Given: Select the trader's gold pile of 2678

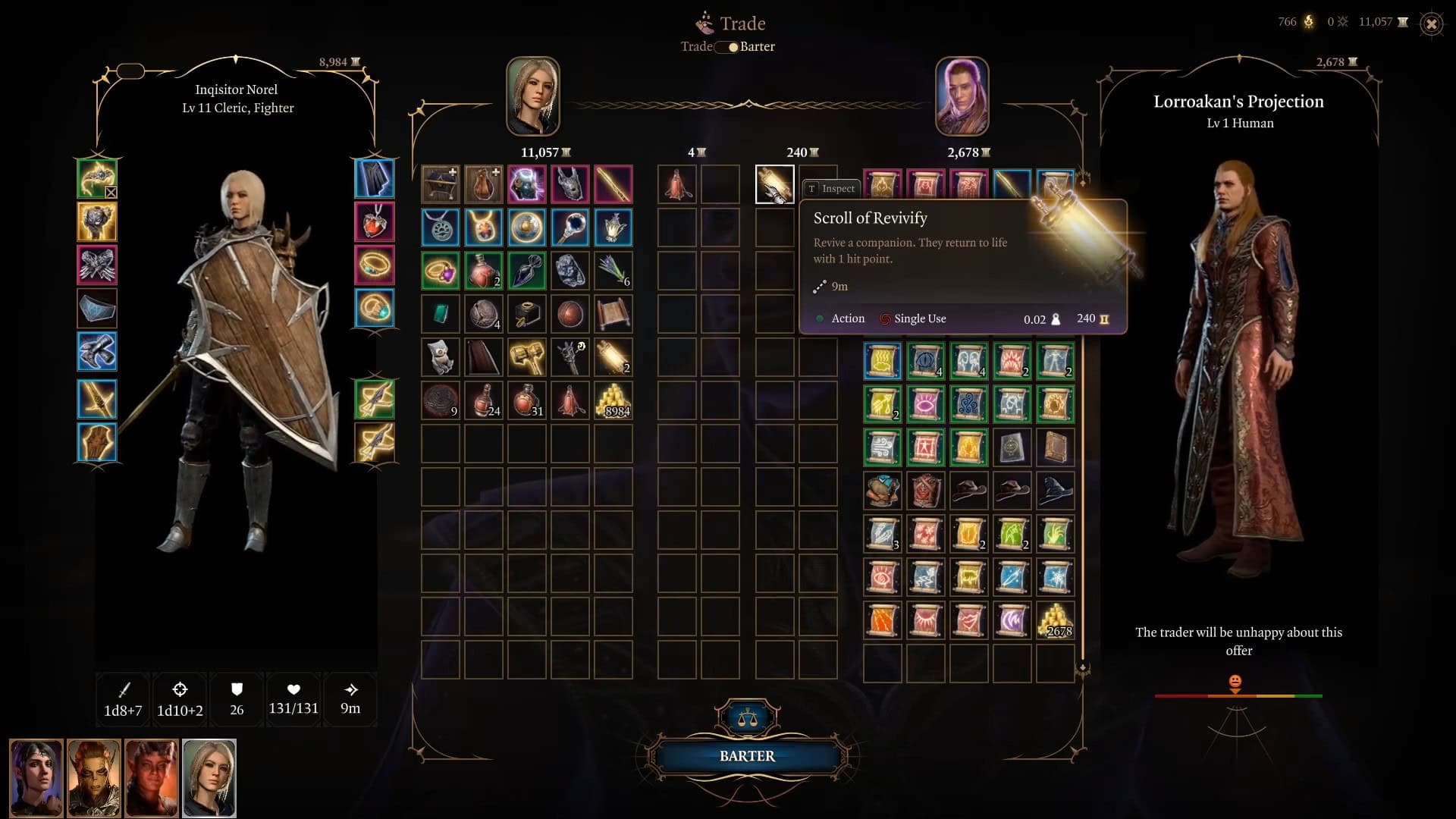Looking at the screenshot, I should (1055, 620).
